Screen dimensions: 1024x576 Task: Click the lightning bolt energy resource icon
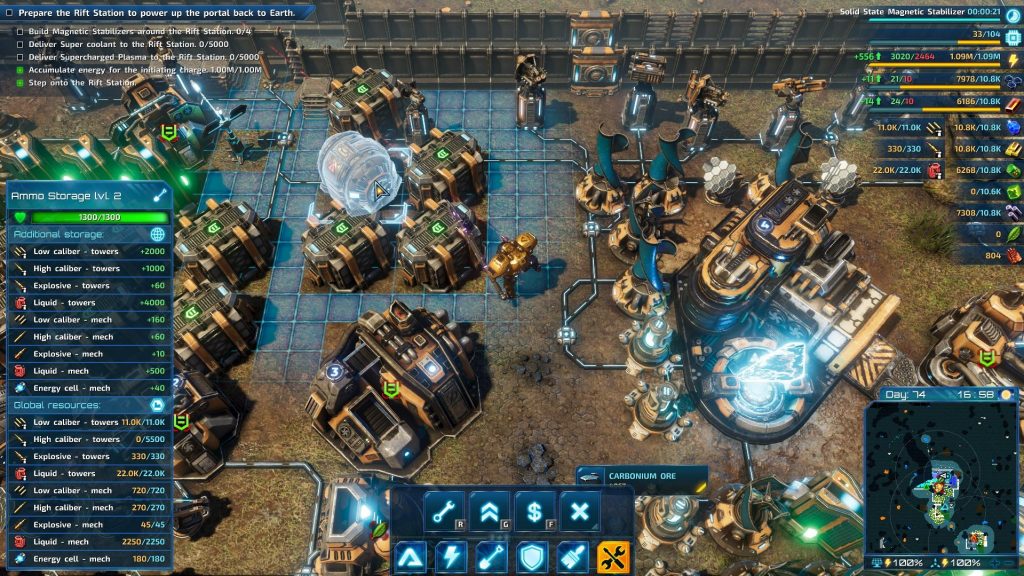click(x=1012, y=60)
